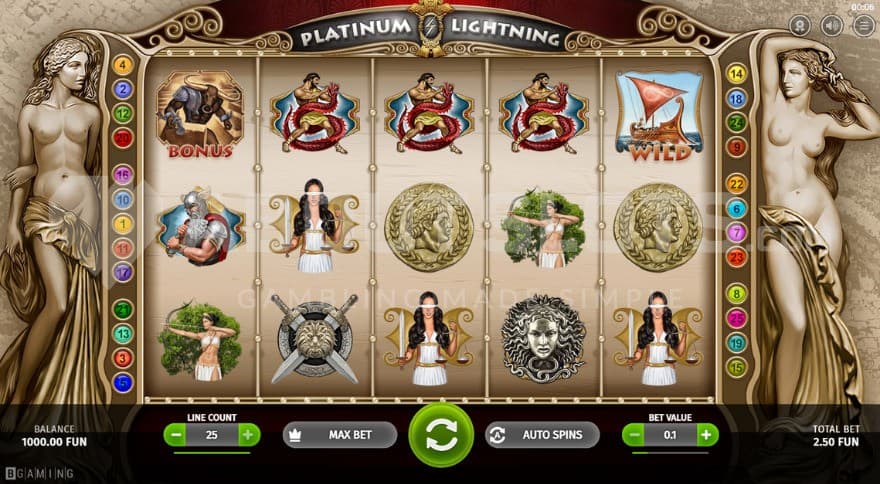Show payline marker 16
The image size is (880, 484).
(x=123, y=175)
